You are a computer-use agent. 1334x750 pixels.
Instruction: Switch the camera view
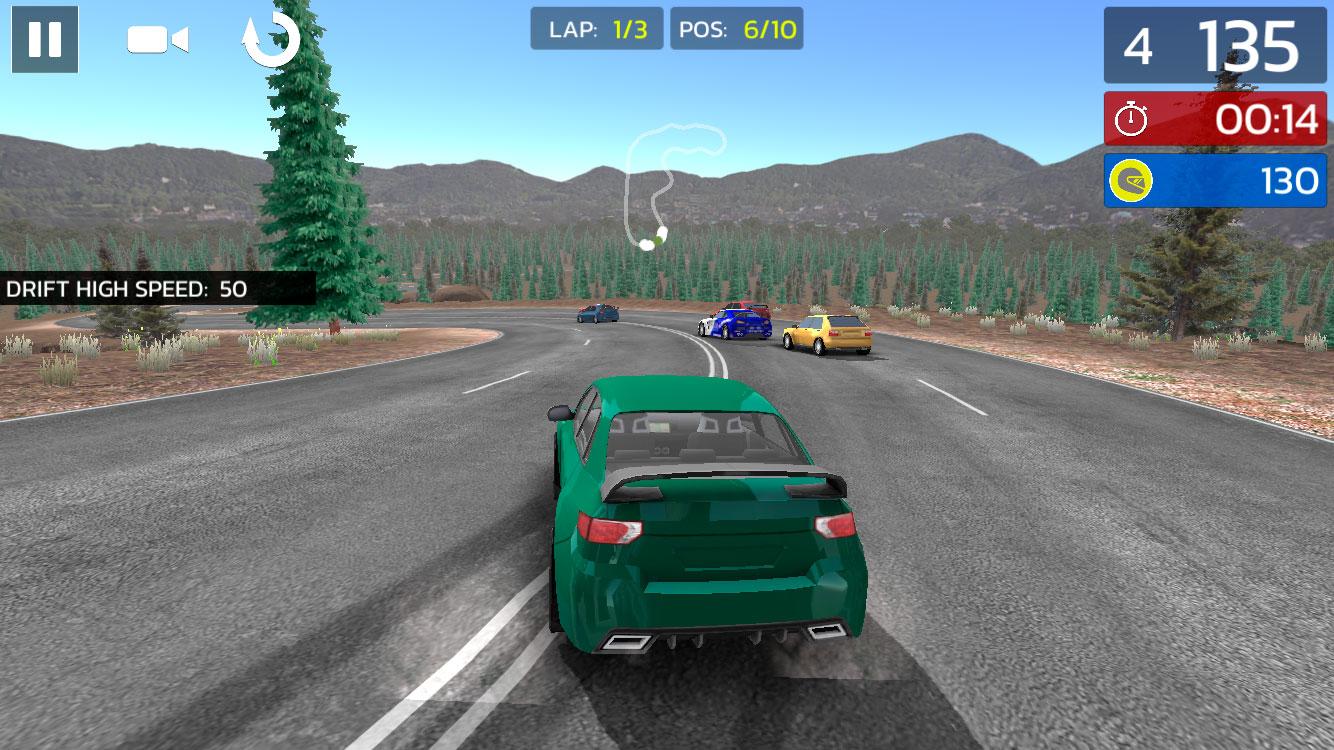point(157,40)
